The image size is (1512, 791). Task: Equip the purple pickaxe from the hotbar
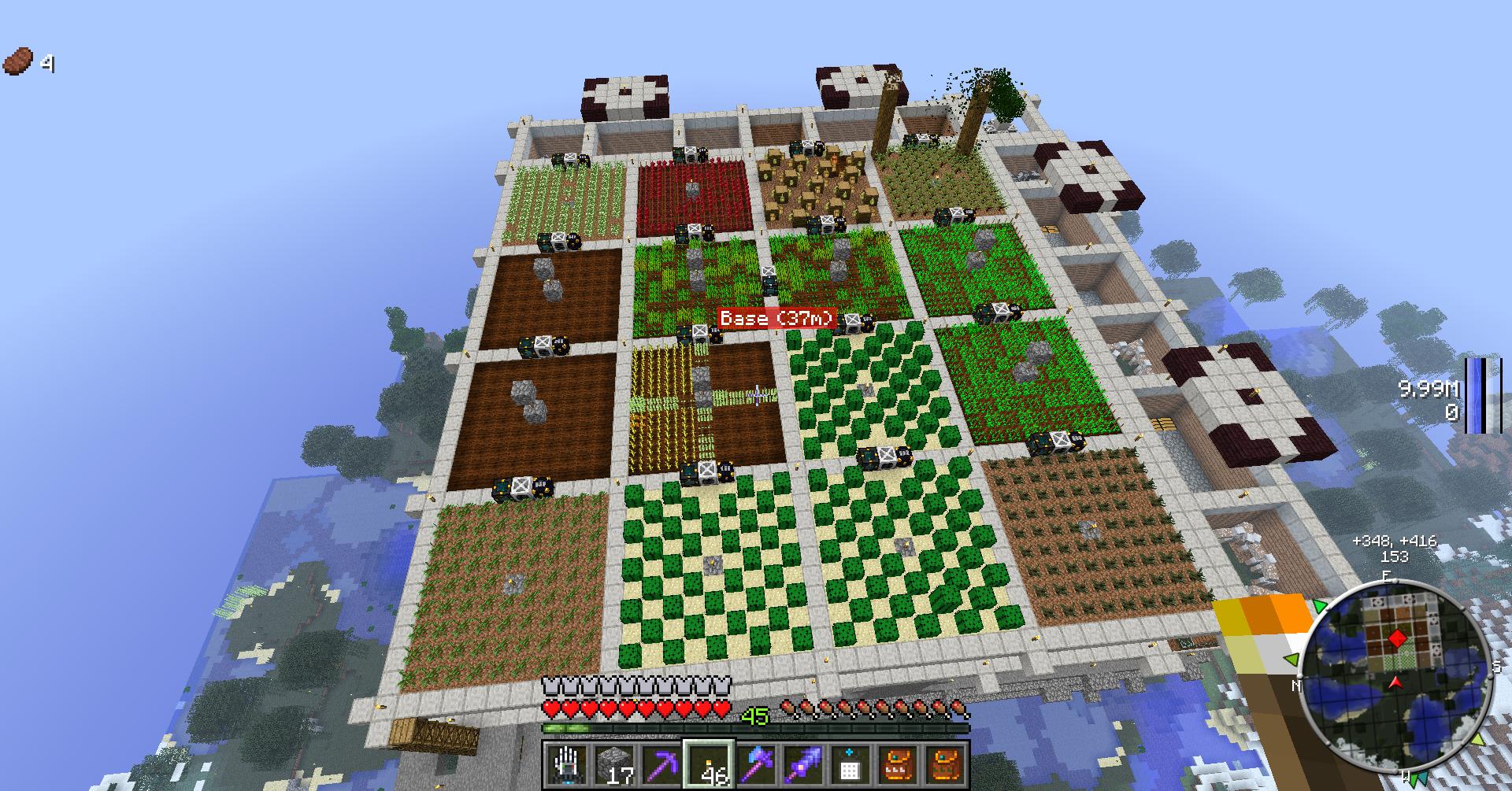(660, 765)
